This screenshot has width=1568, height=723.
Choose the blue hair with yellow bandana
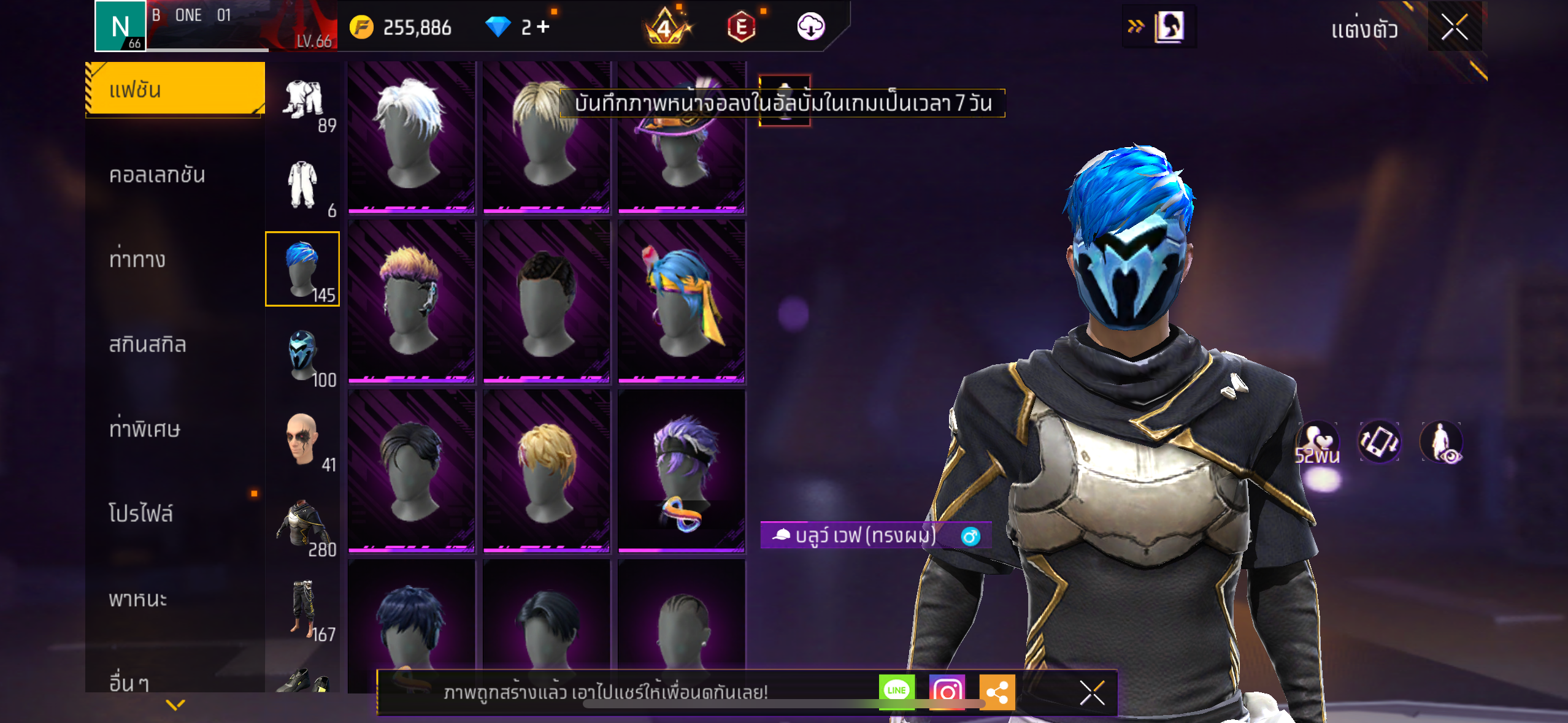coord(682,302)
